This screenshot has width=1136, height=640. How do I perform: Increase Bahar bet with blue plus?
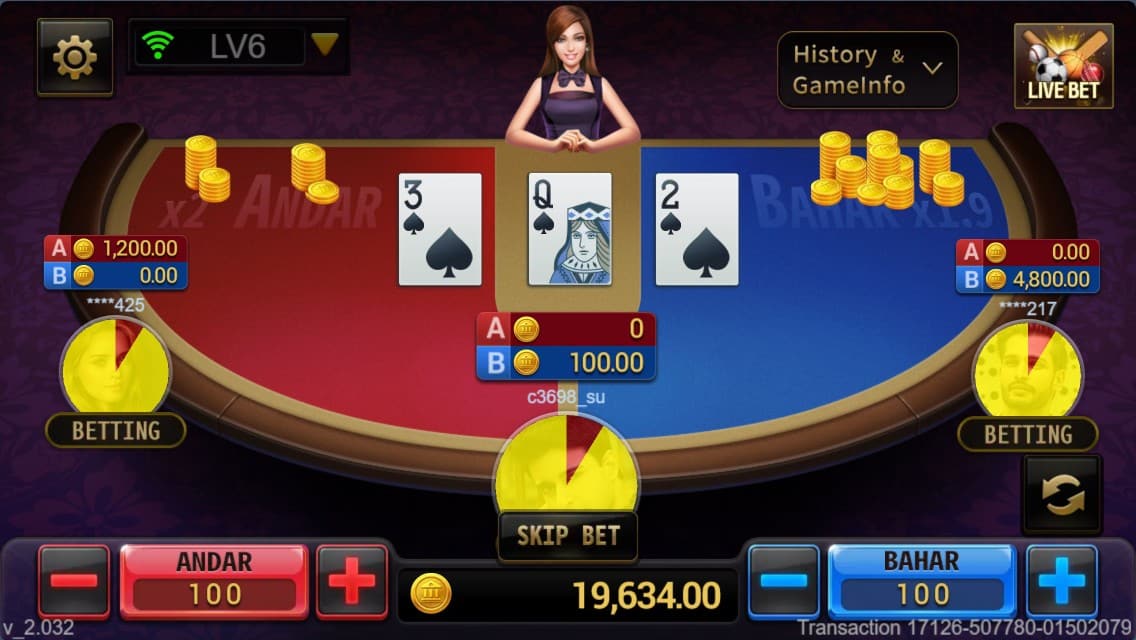tap(1061, 581)
